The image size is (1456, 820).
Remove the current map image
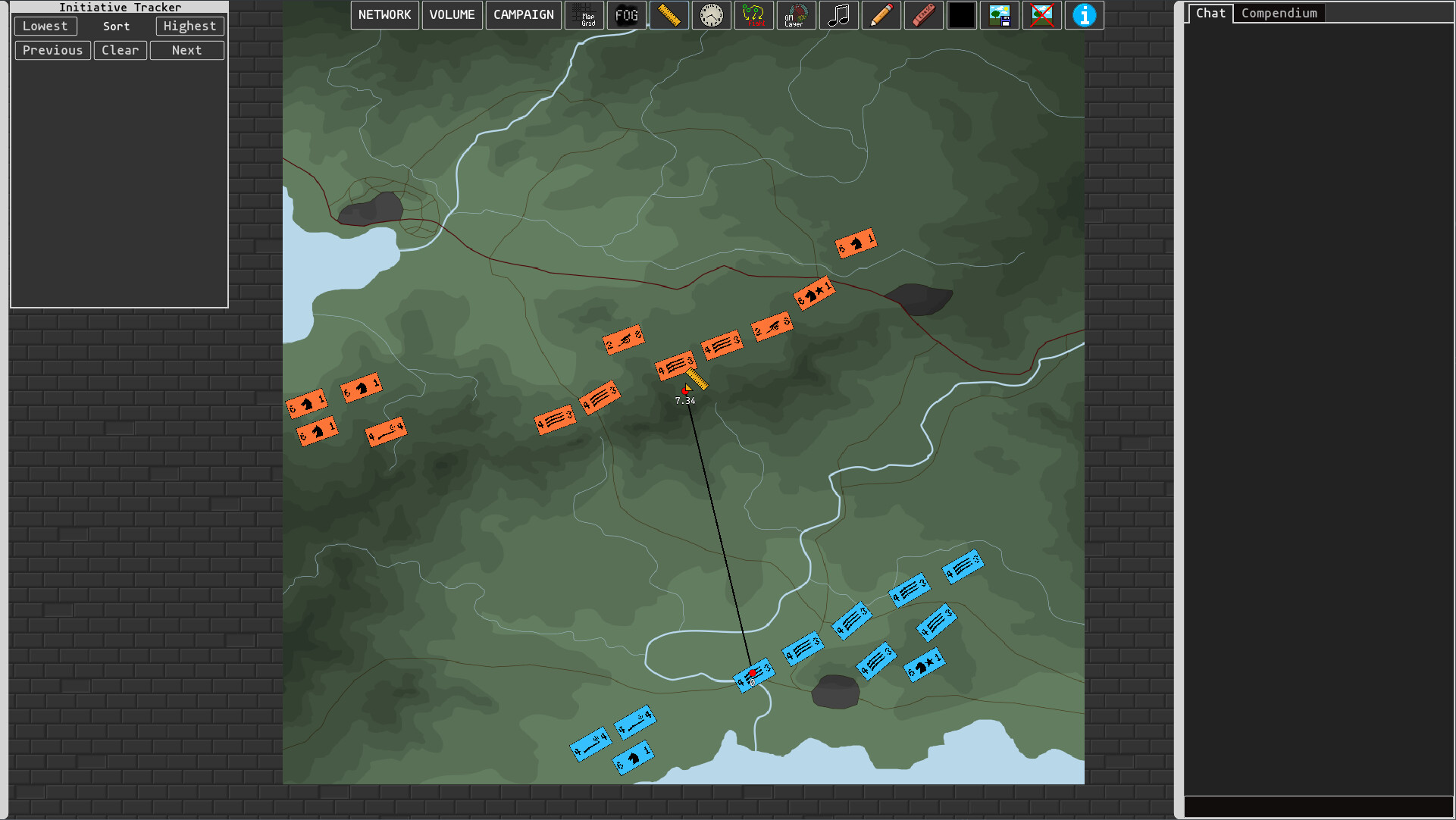tap(1041, 15)
